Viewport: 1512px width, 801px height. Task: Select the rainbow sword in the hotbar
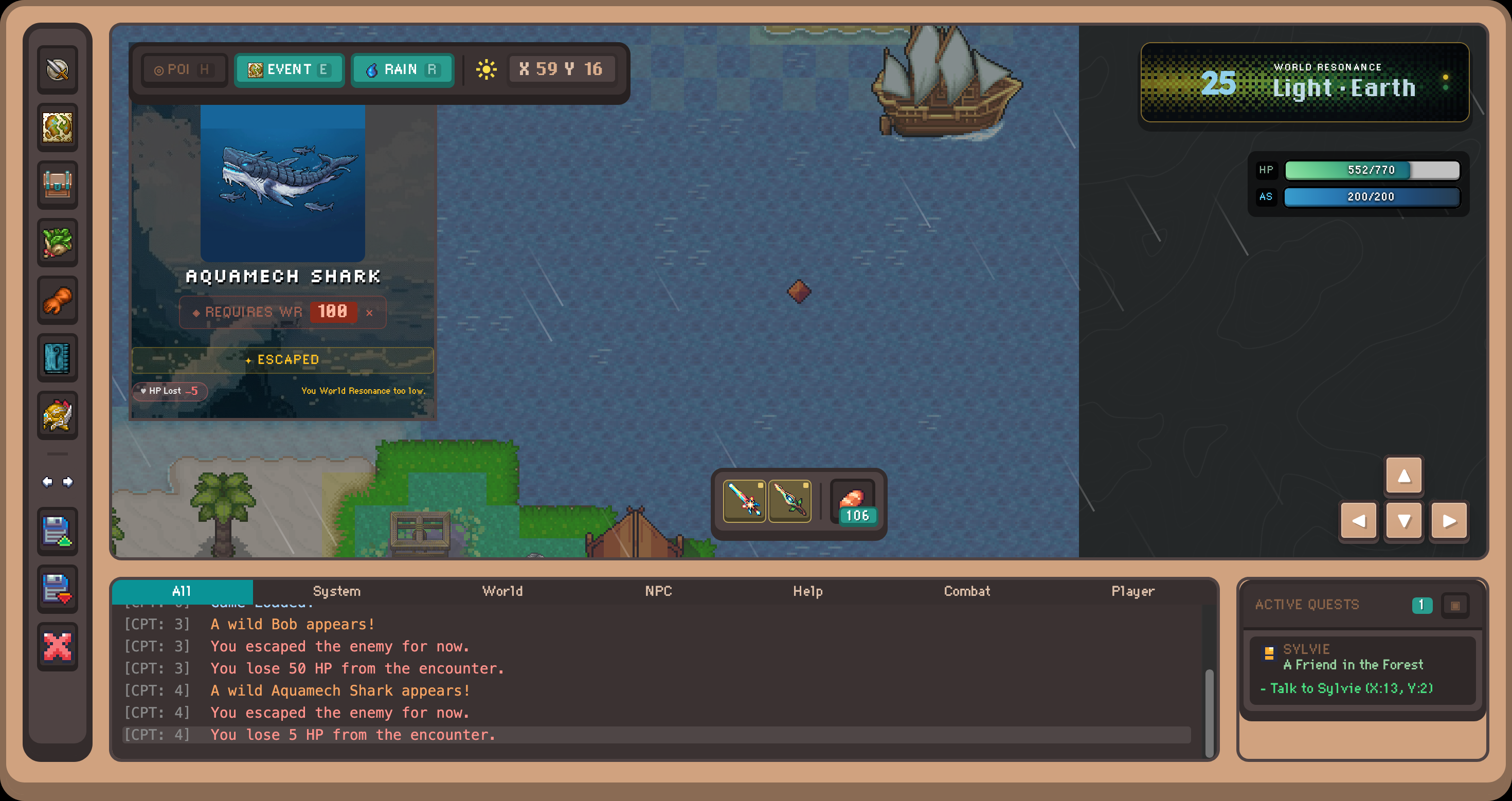(x=744, y=501)
